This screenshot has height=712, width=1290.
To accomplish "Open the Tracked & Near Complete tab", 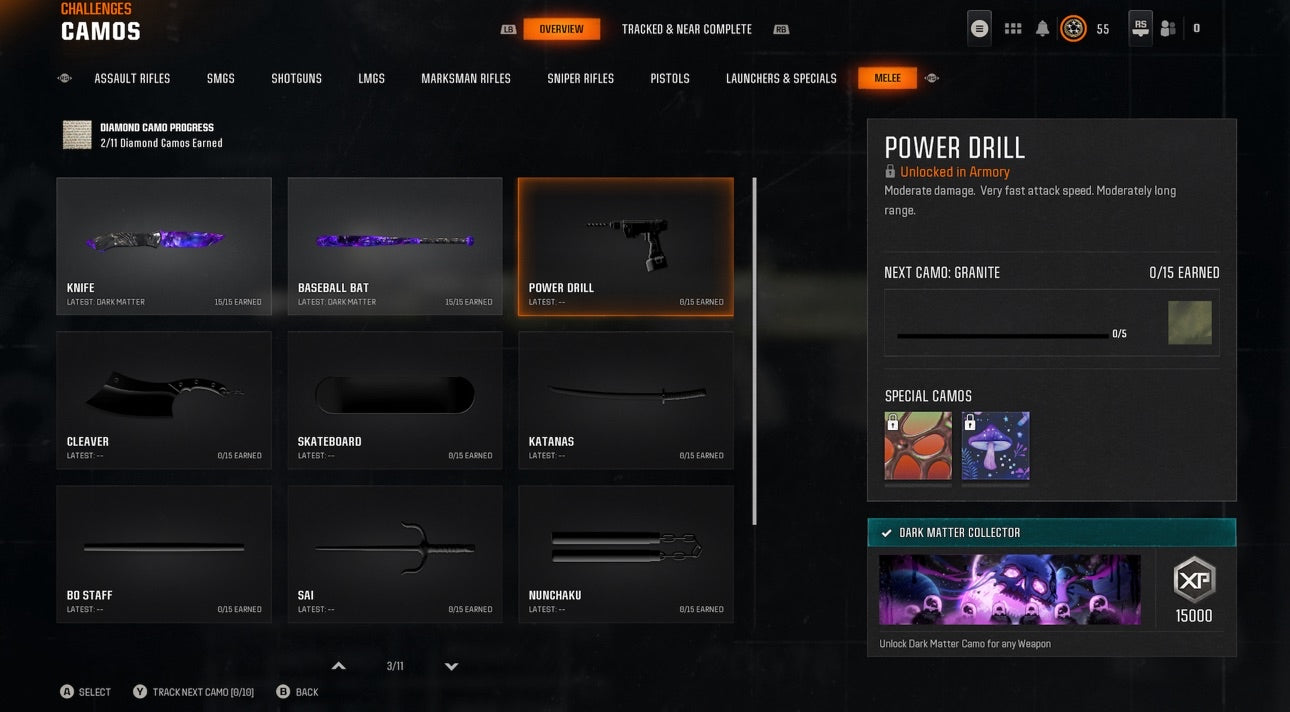I will click(686, 29).
